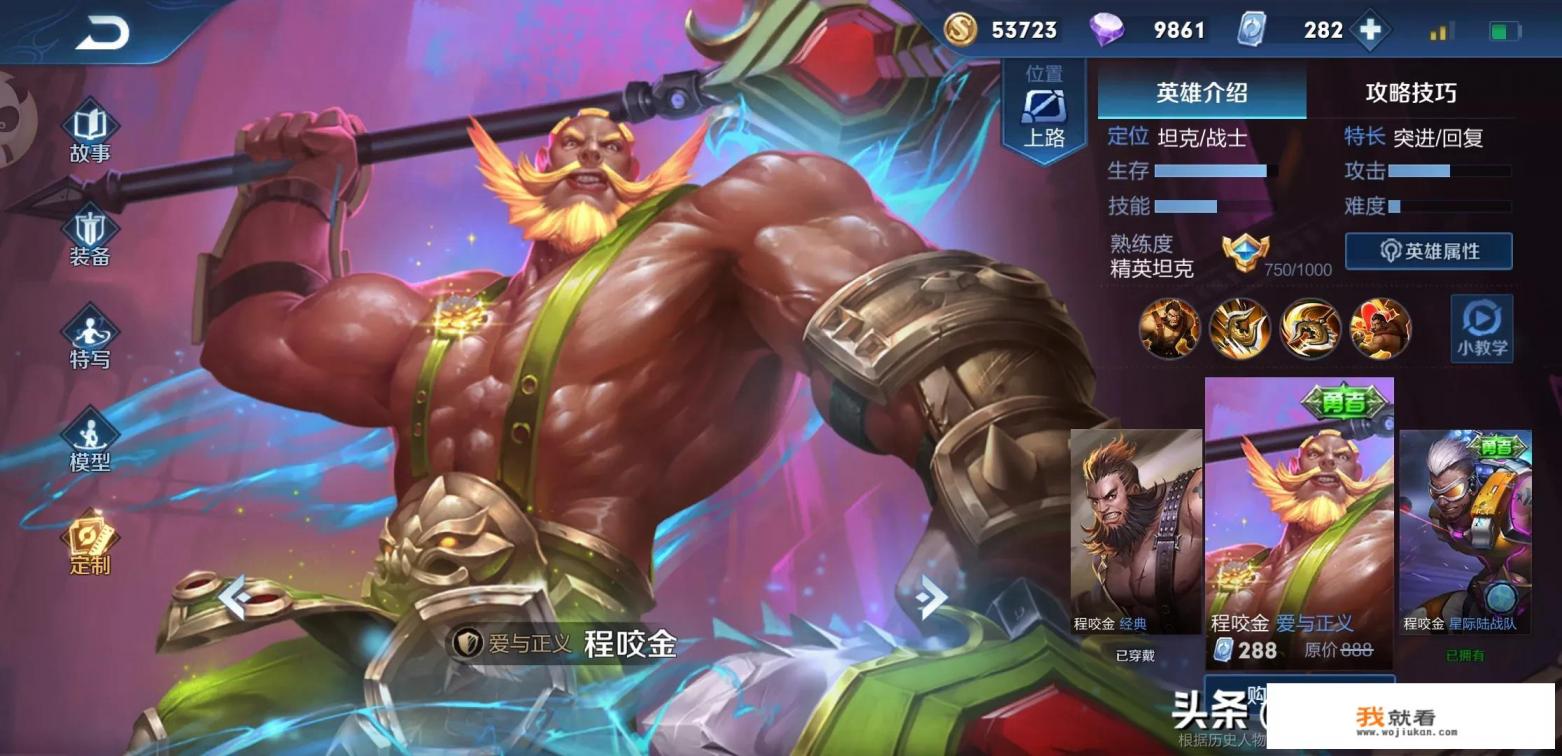1562x756 pixels.
Task: Open the 定制 customization section
Action: (90, 546)
